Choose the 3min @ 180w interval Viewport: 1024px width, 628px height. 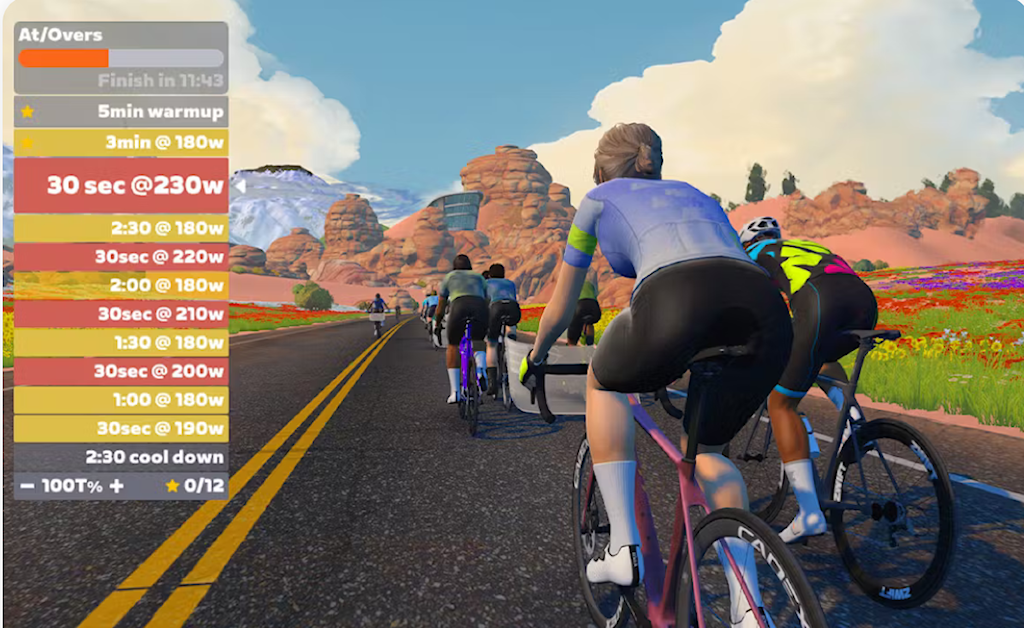point(121,142)
